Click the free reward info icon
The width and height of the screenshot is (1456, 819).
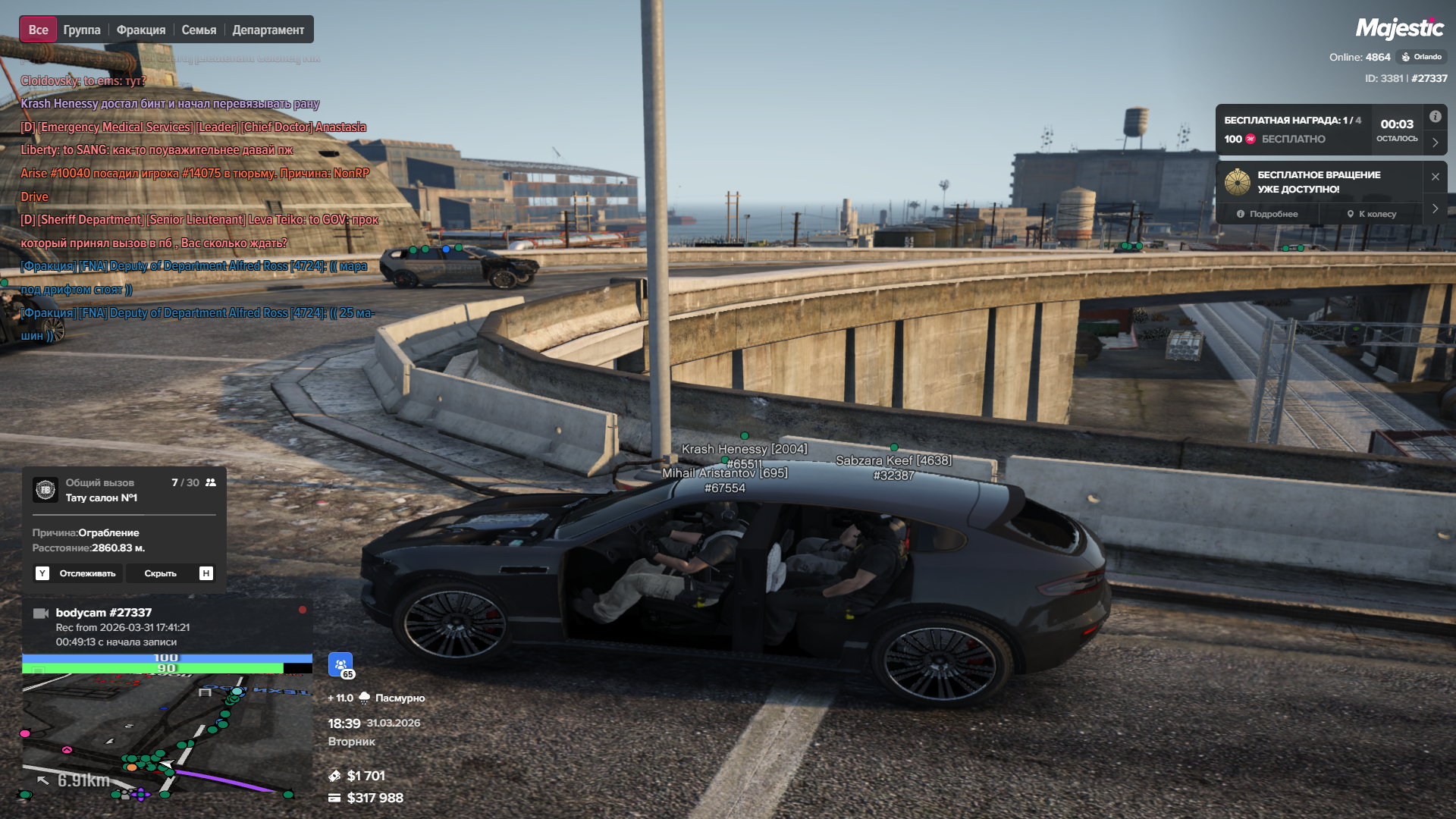(x=1436, y=117)
